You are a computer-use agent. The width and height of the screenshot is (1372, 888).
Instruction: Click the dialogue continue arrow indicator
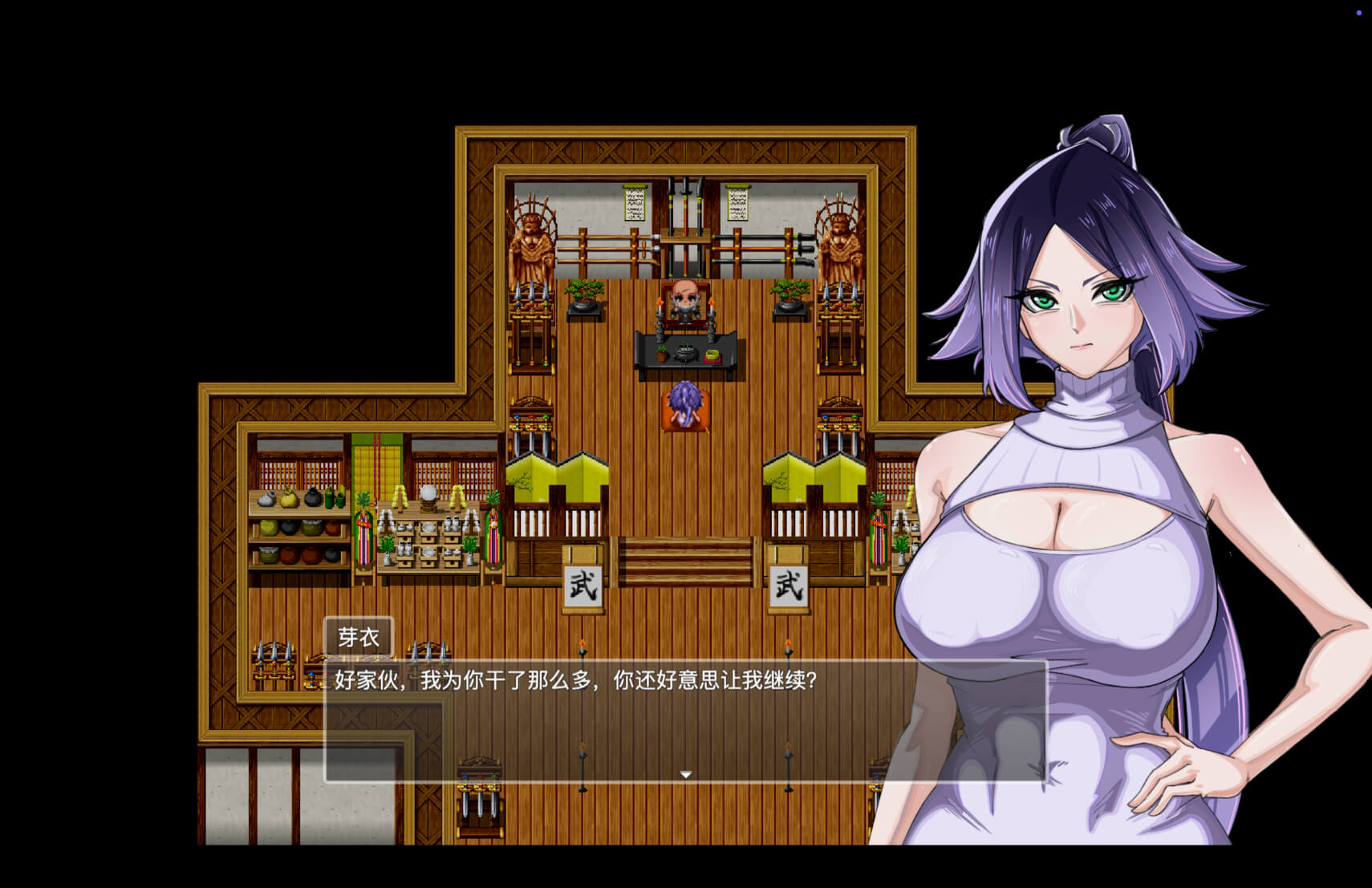686,774
